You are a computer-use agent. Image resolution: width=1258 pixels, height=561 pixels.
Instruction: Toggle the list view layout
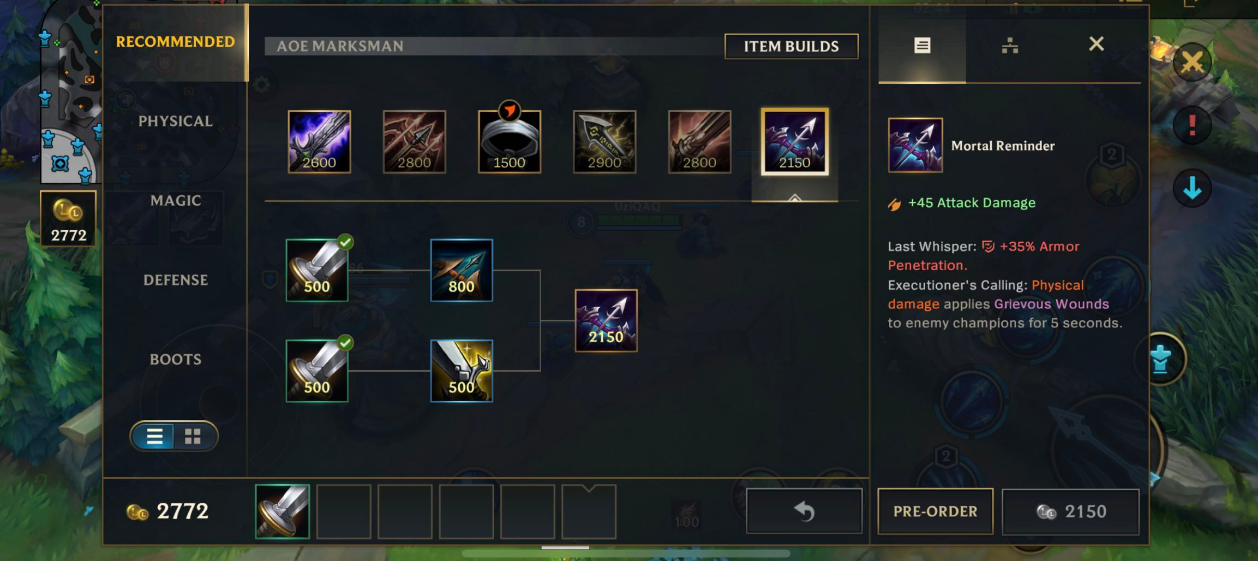click(155, 436)
